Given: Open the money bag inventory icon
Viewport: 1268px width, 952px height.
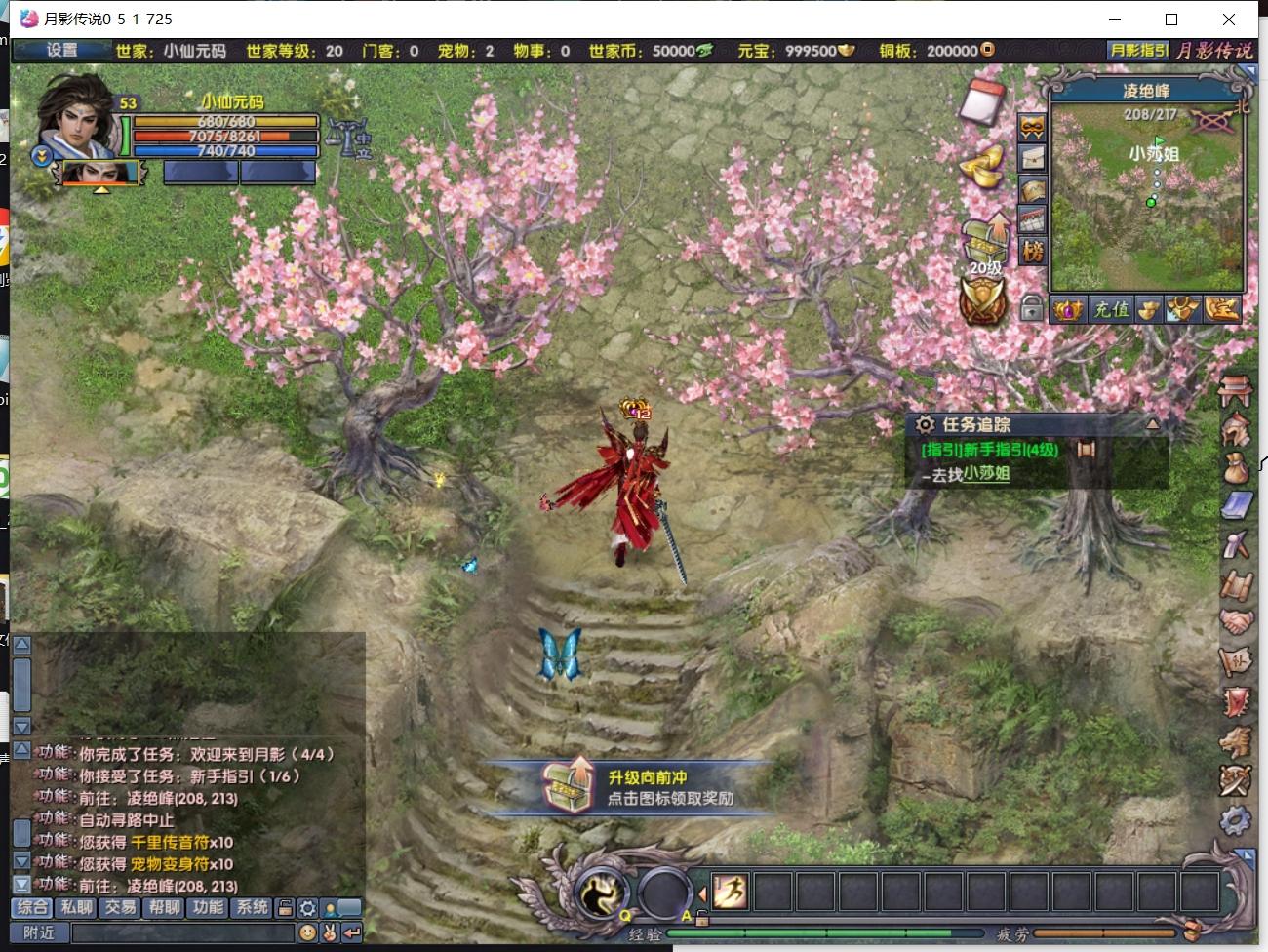Looking at the screenshot, I should point(1236,466).
